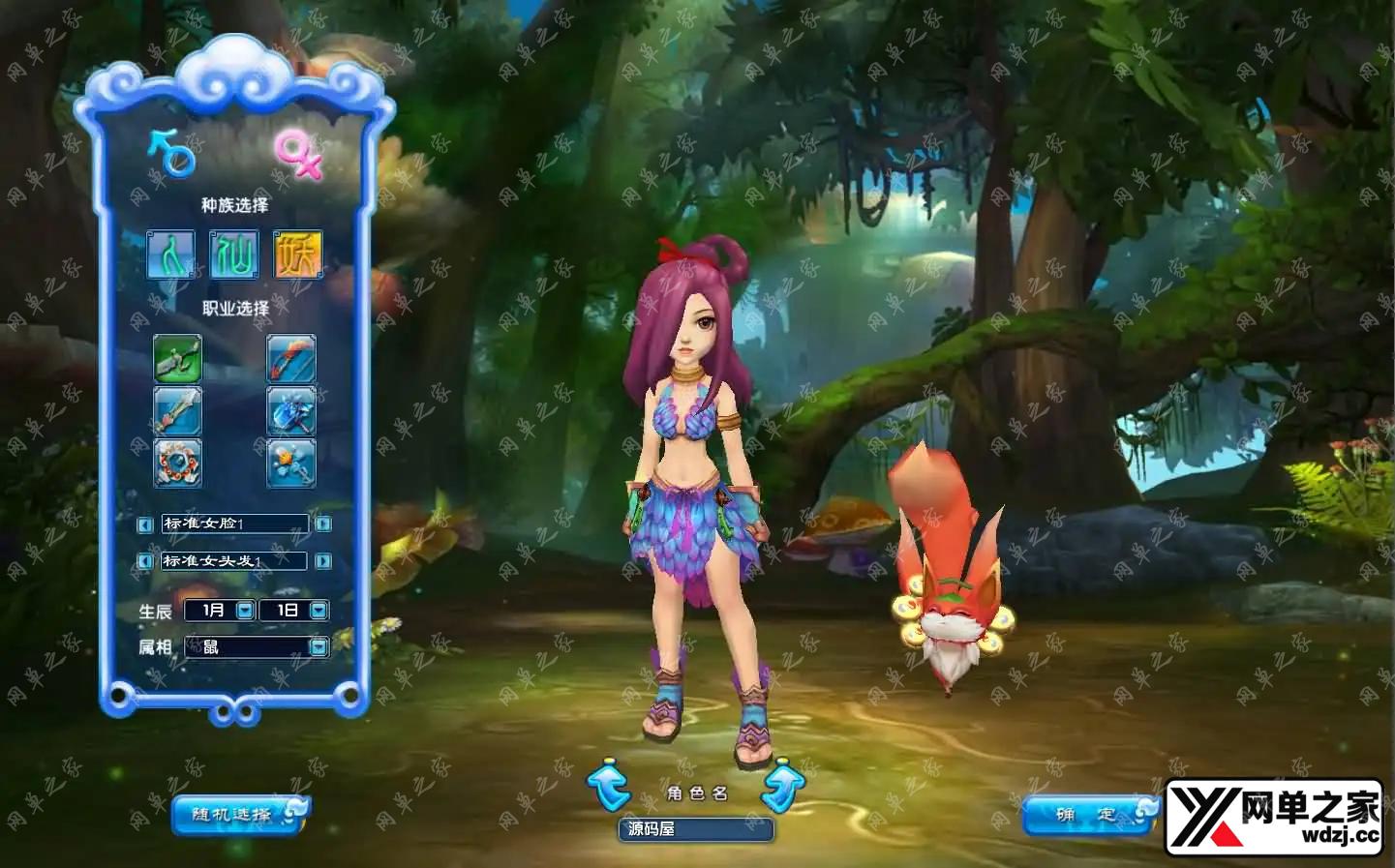Select the blue male gender symbol

tap(172, 153)
